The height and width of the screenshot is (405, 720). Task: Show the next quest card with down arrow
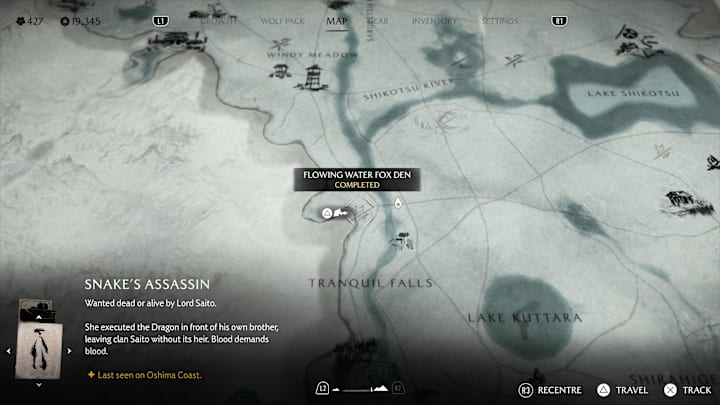click(x=38, y=385)
